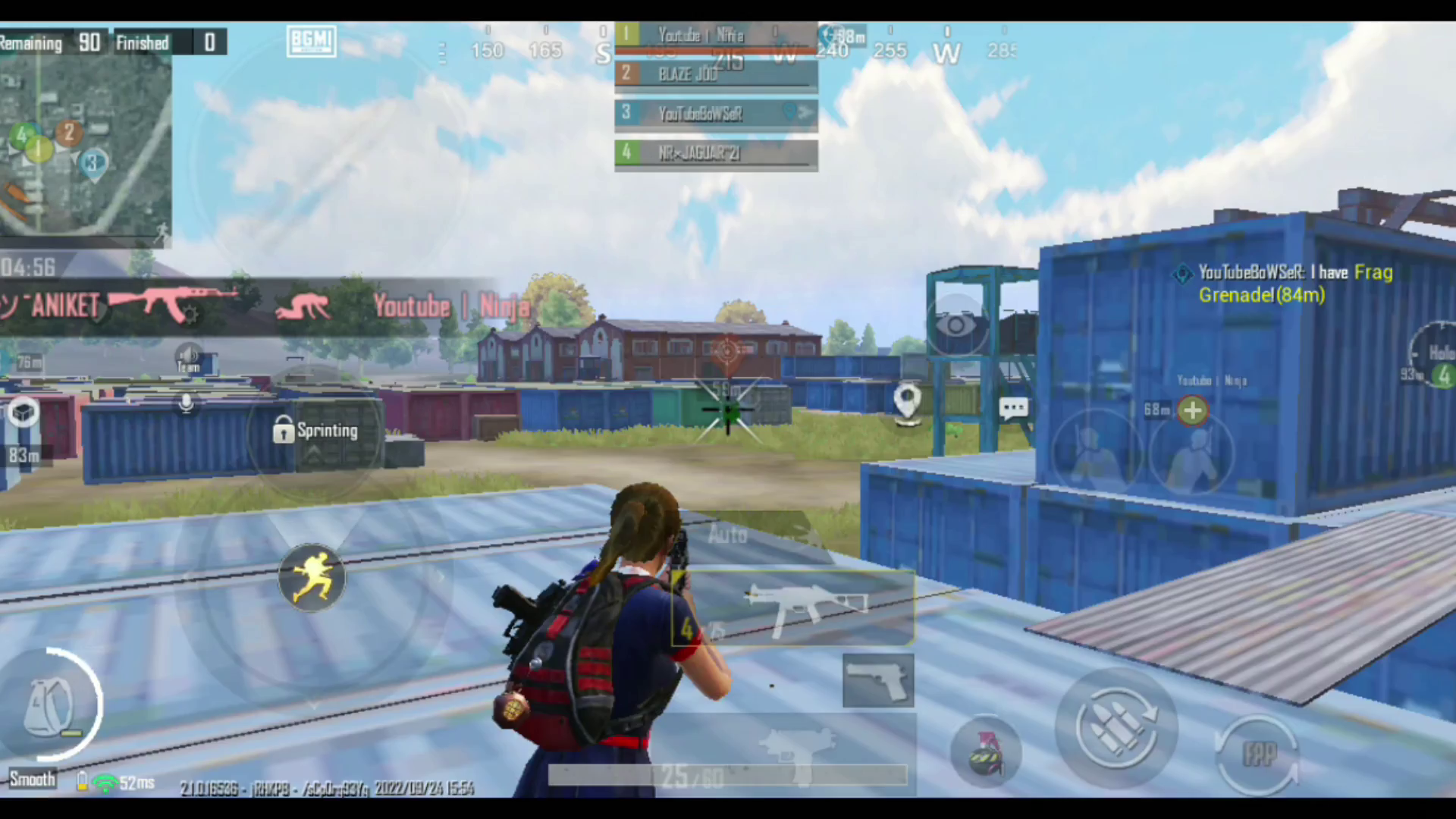Viewport: 1456px width, 819px height.
Task: Select the pistol weapon slot
Action: 878,679
